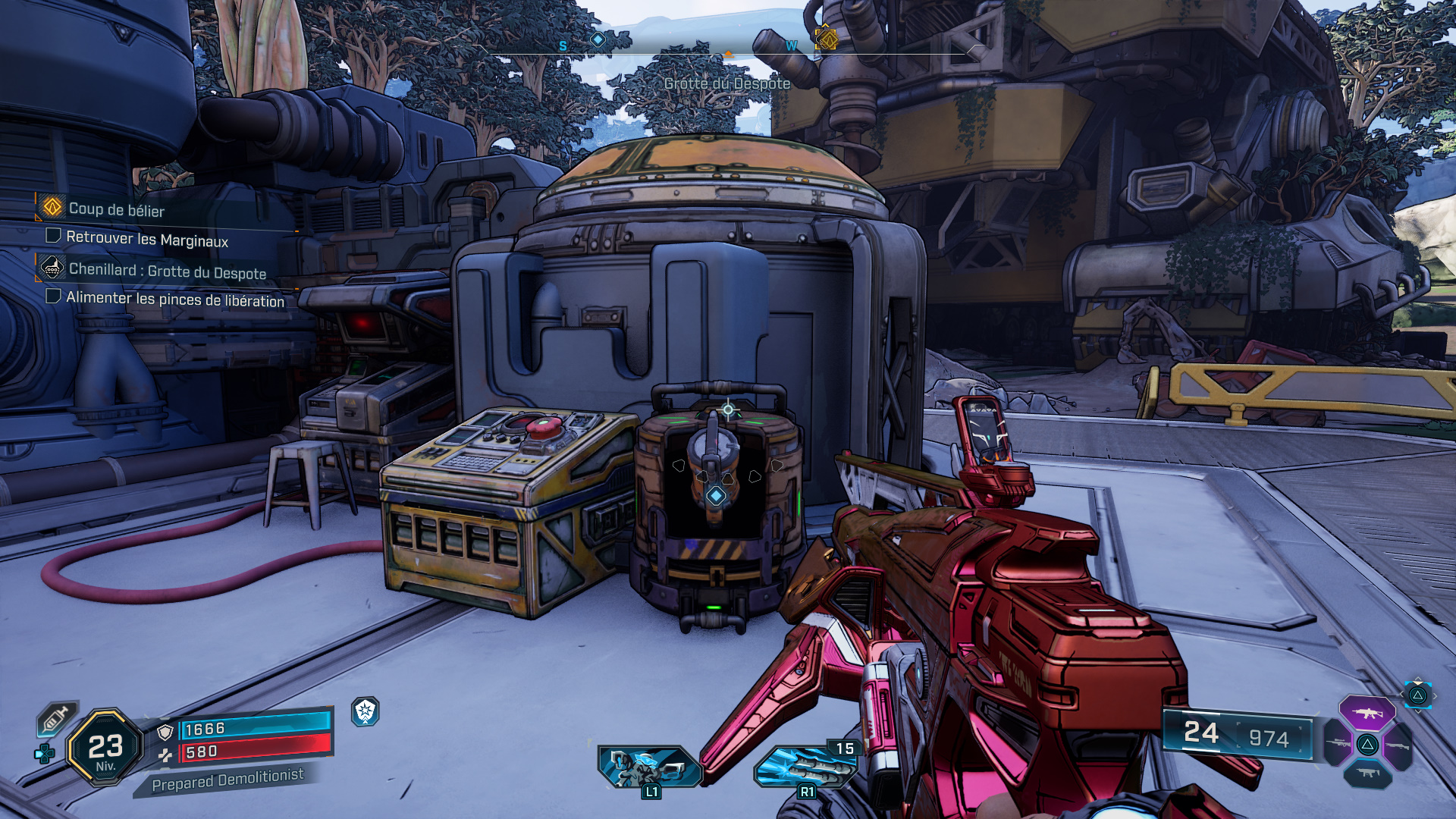The height and width of the screenshot is (819, 1456).
Task: Select the assault rifle in the weapon wheel
Action: click(x=1367, y=713)
